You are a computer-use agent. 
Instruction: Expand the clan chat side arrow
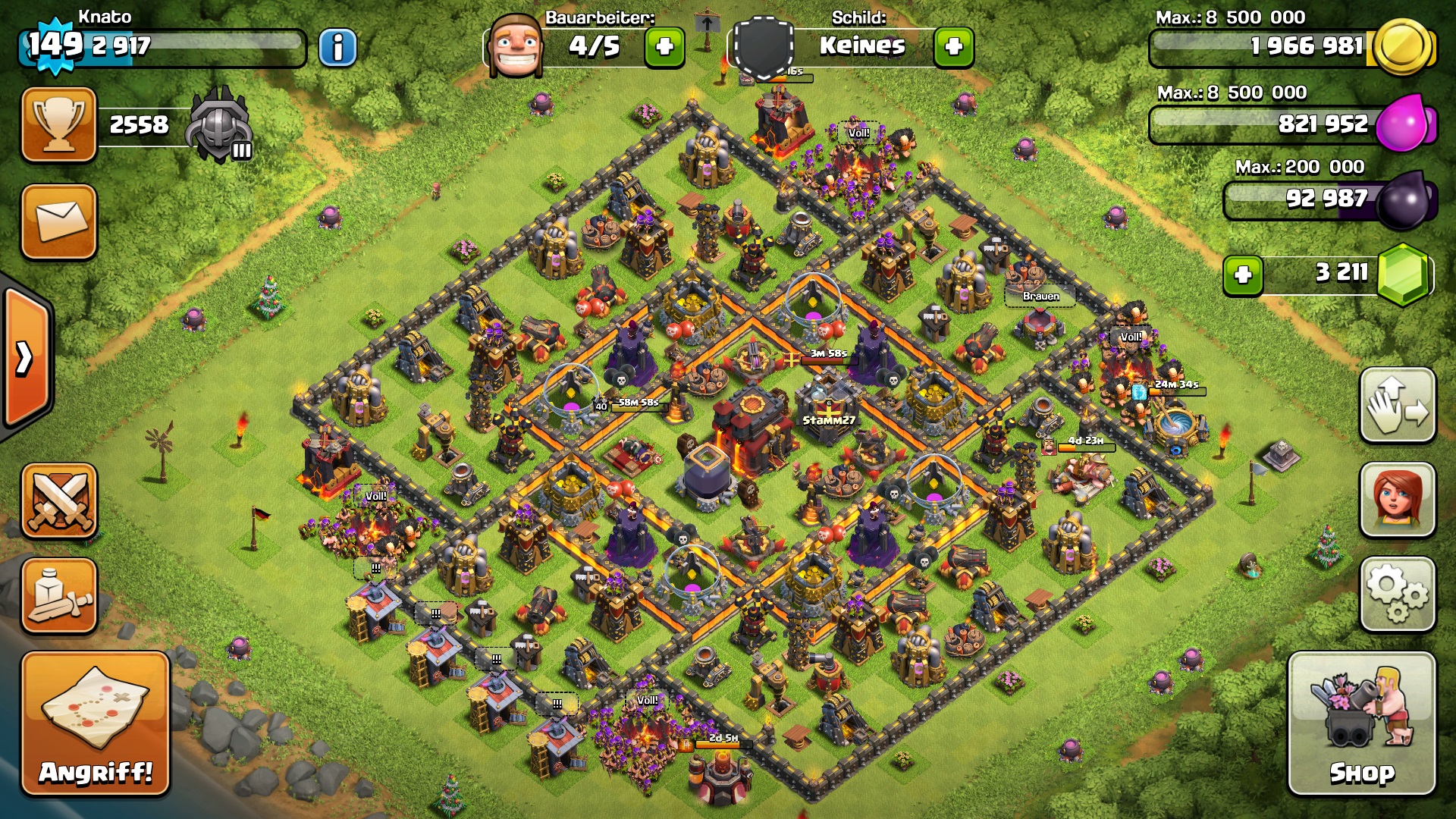(x=26, y=358)
